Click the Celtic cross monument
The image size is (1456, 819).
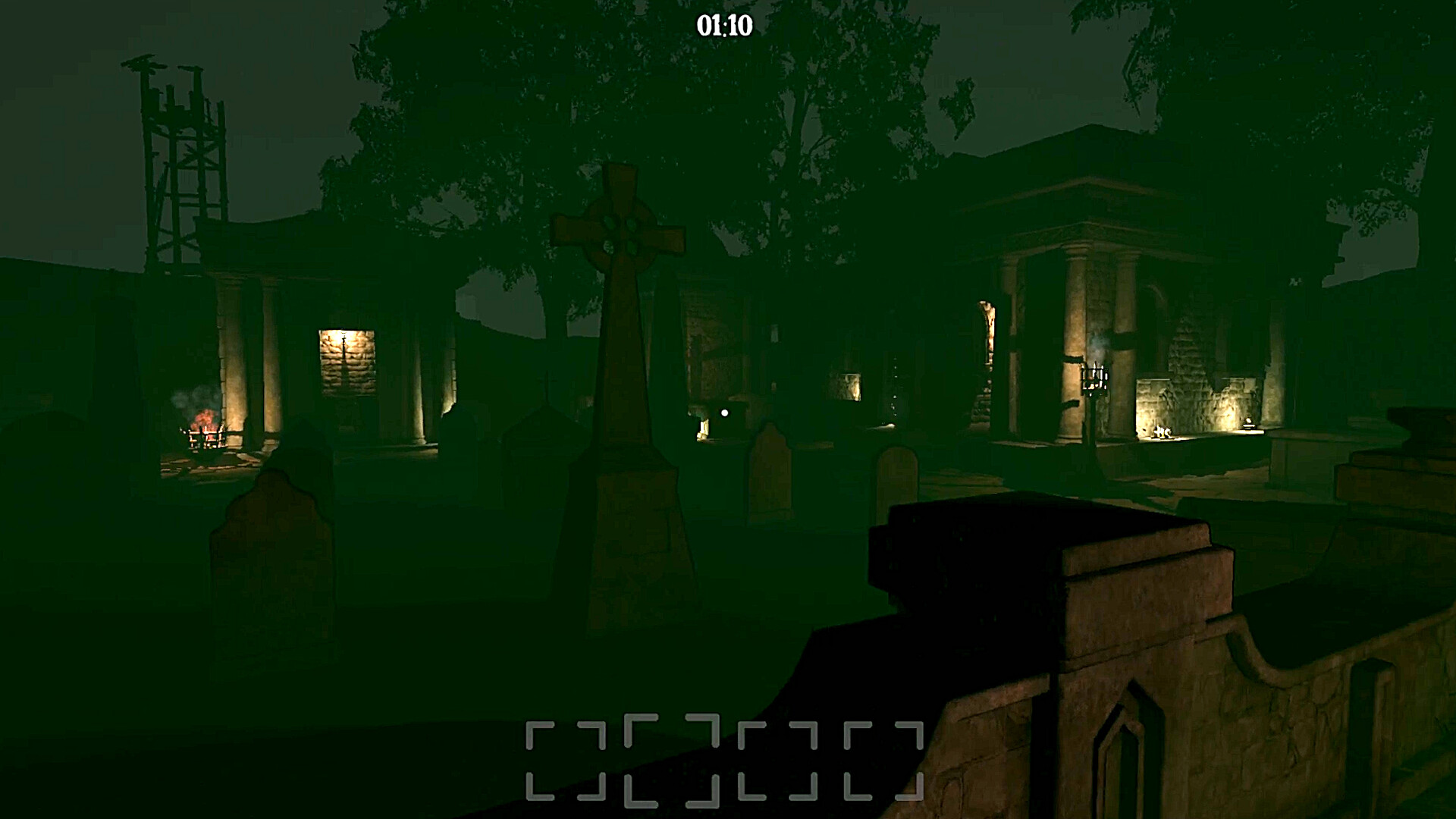coord(620,235)
